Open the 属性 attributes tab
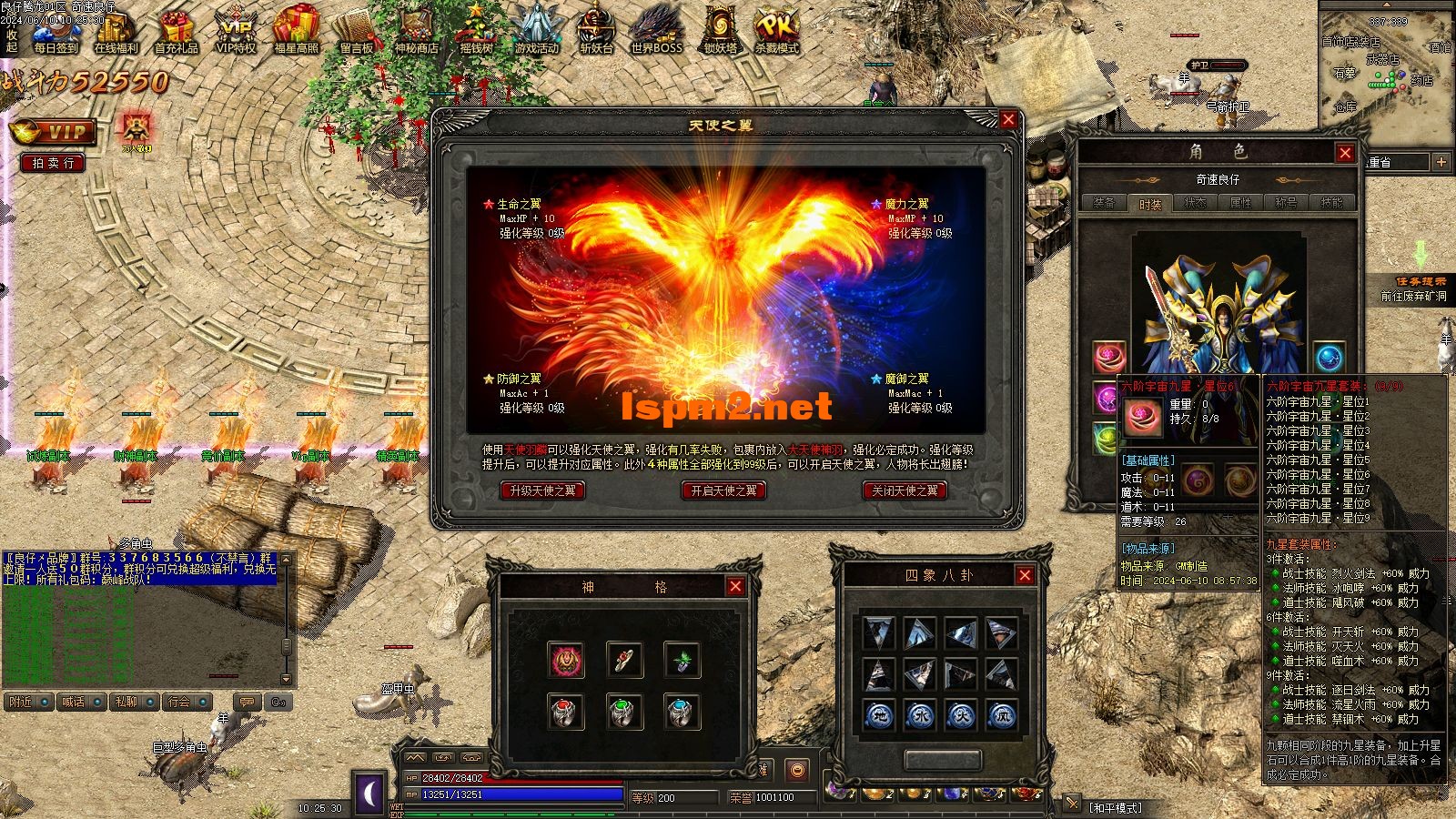This screenshot has width=1456, height=819. (1240, 203)
